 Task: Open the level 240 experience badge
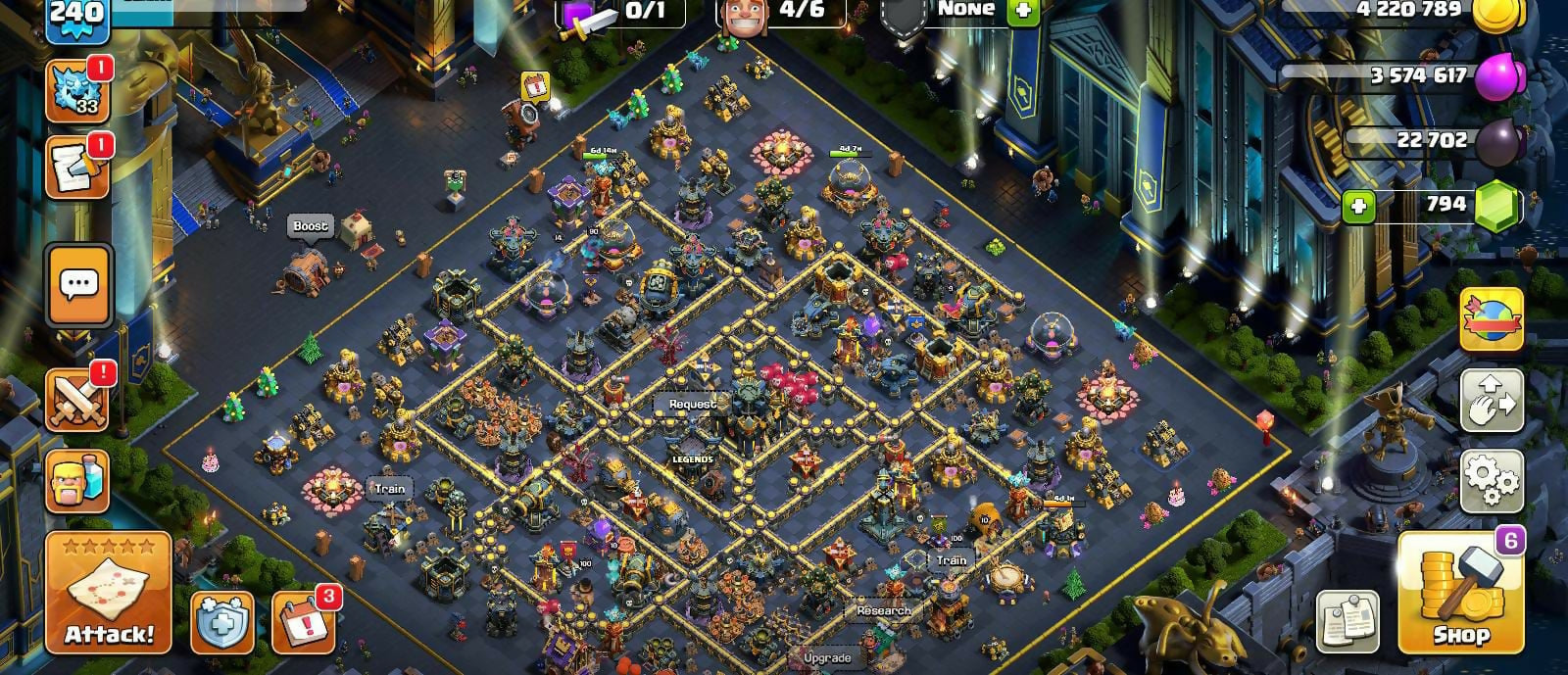pos(75,18)
